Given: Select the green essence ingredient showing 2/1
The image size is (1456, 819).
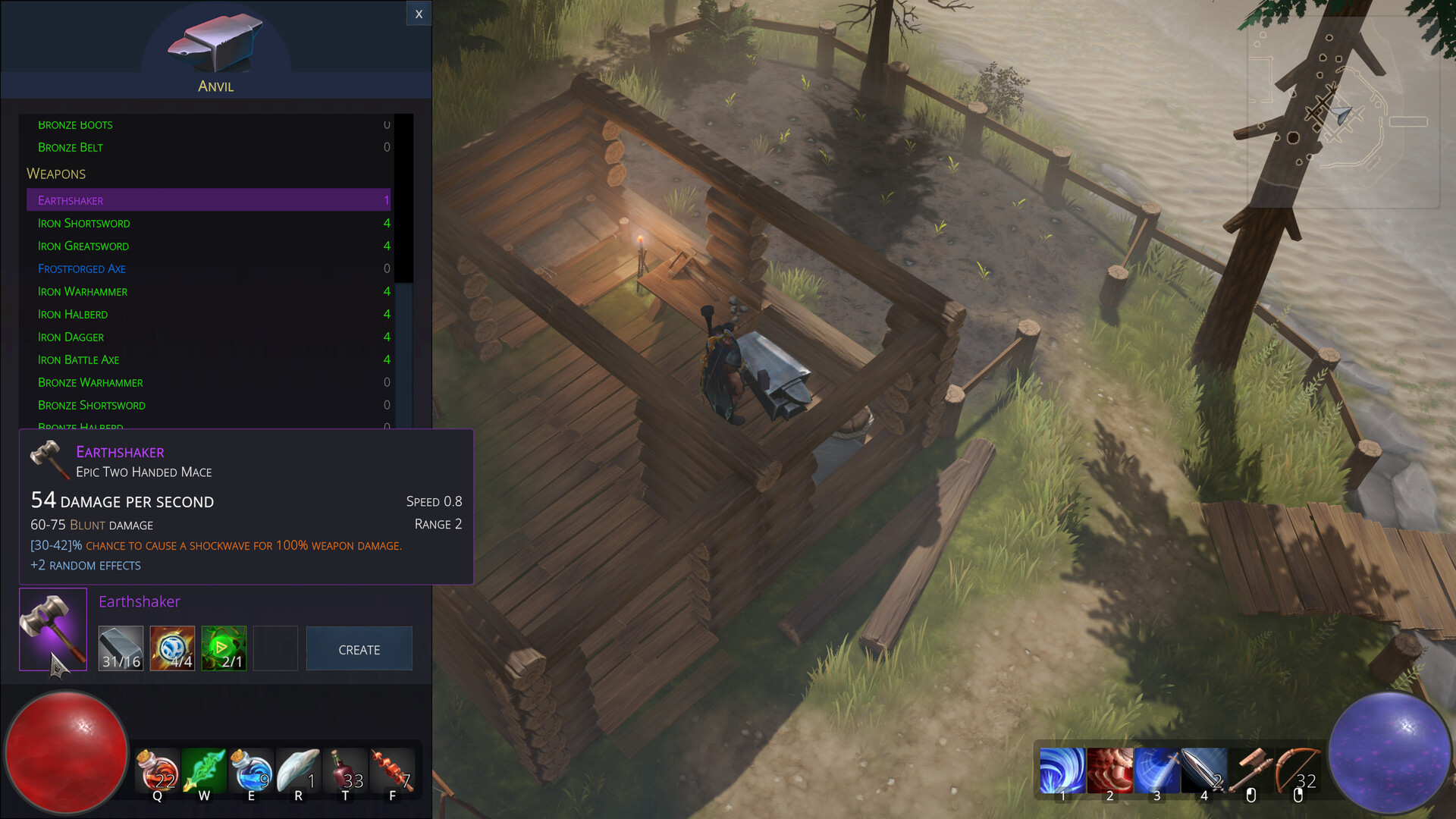Looking at the screenshot, I should pos(224,648).
